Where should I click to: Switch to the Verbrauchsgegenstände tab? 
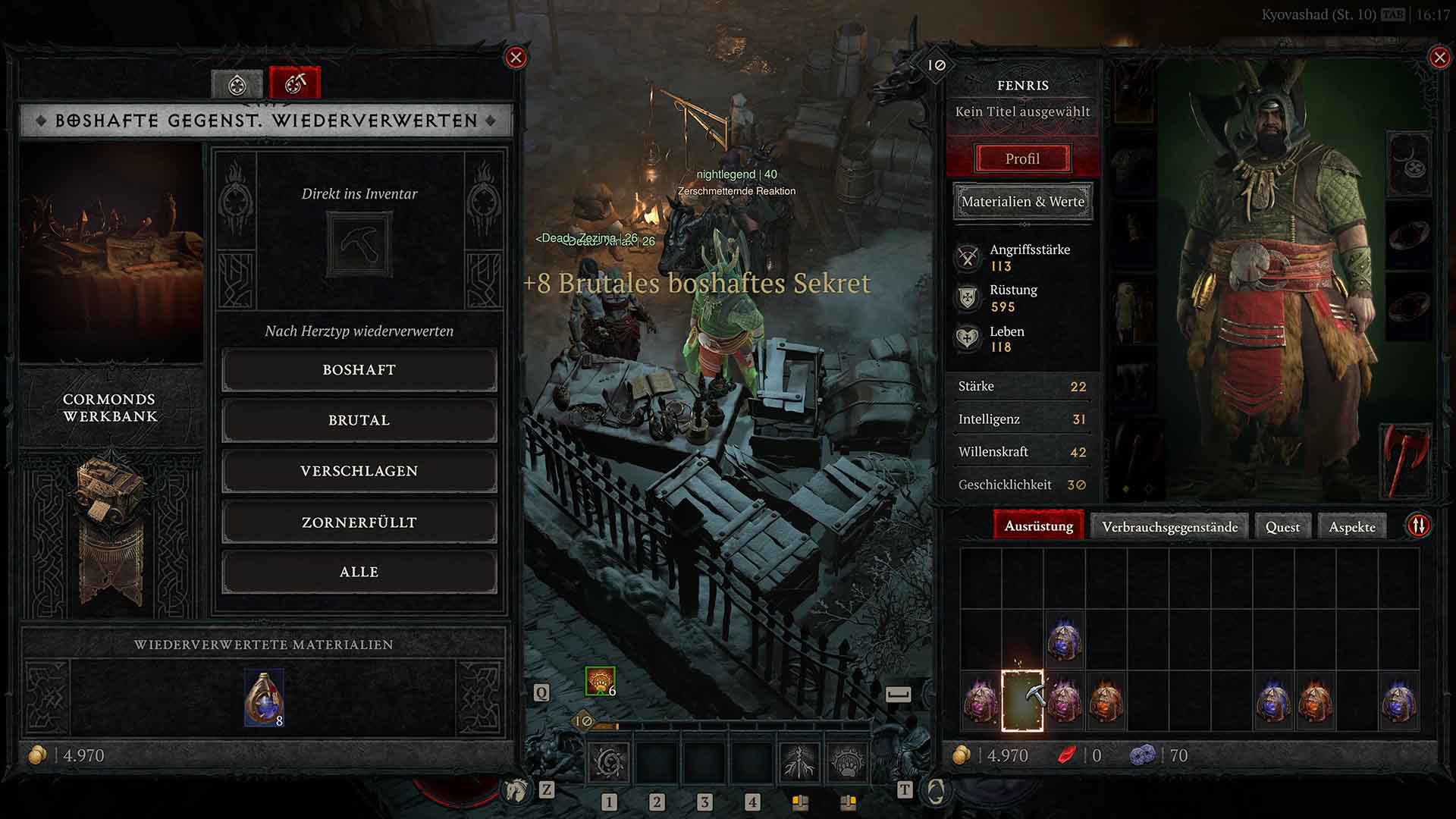click(1172, 526)
